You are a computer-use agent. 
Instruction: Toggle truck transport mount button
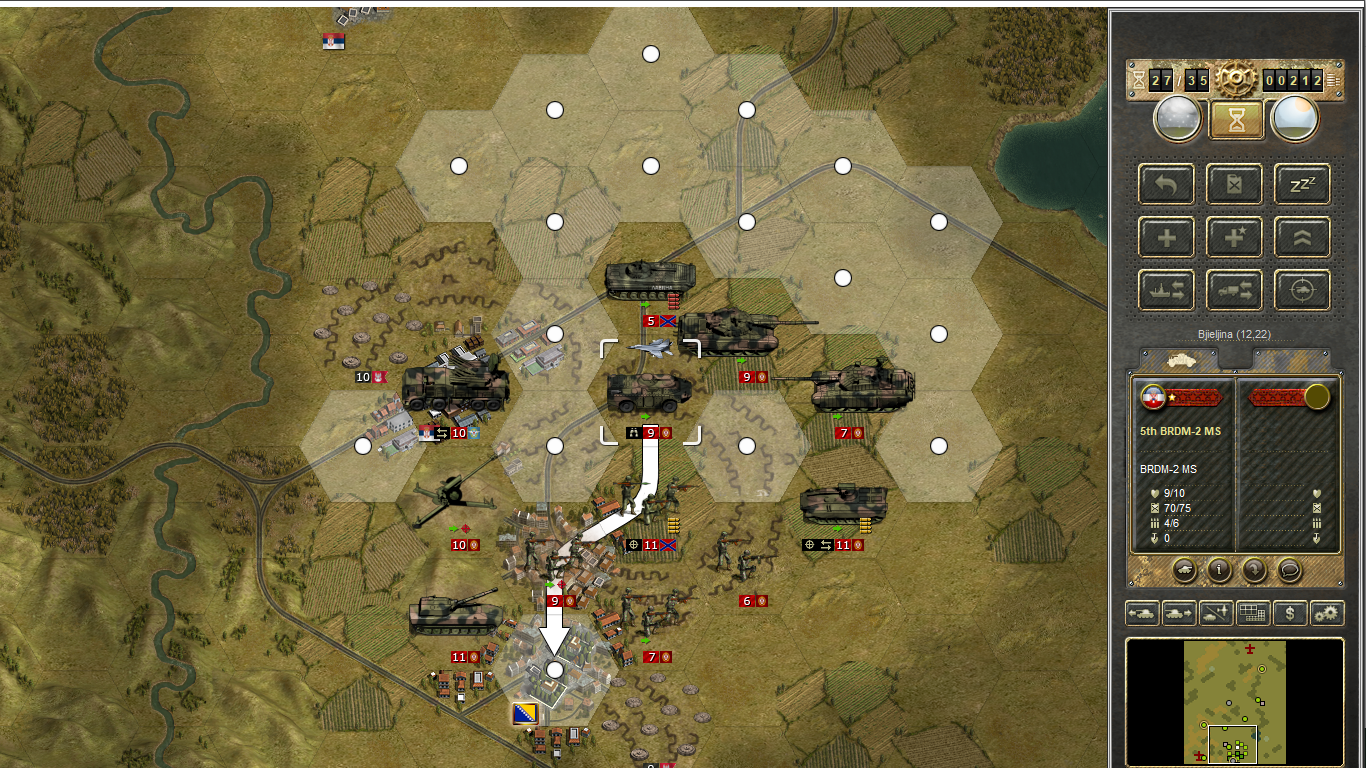click(x=1234, y=290)
